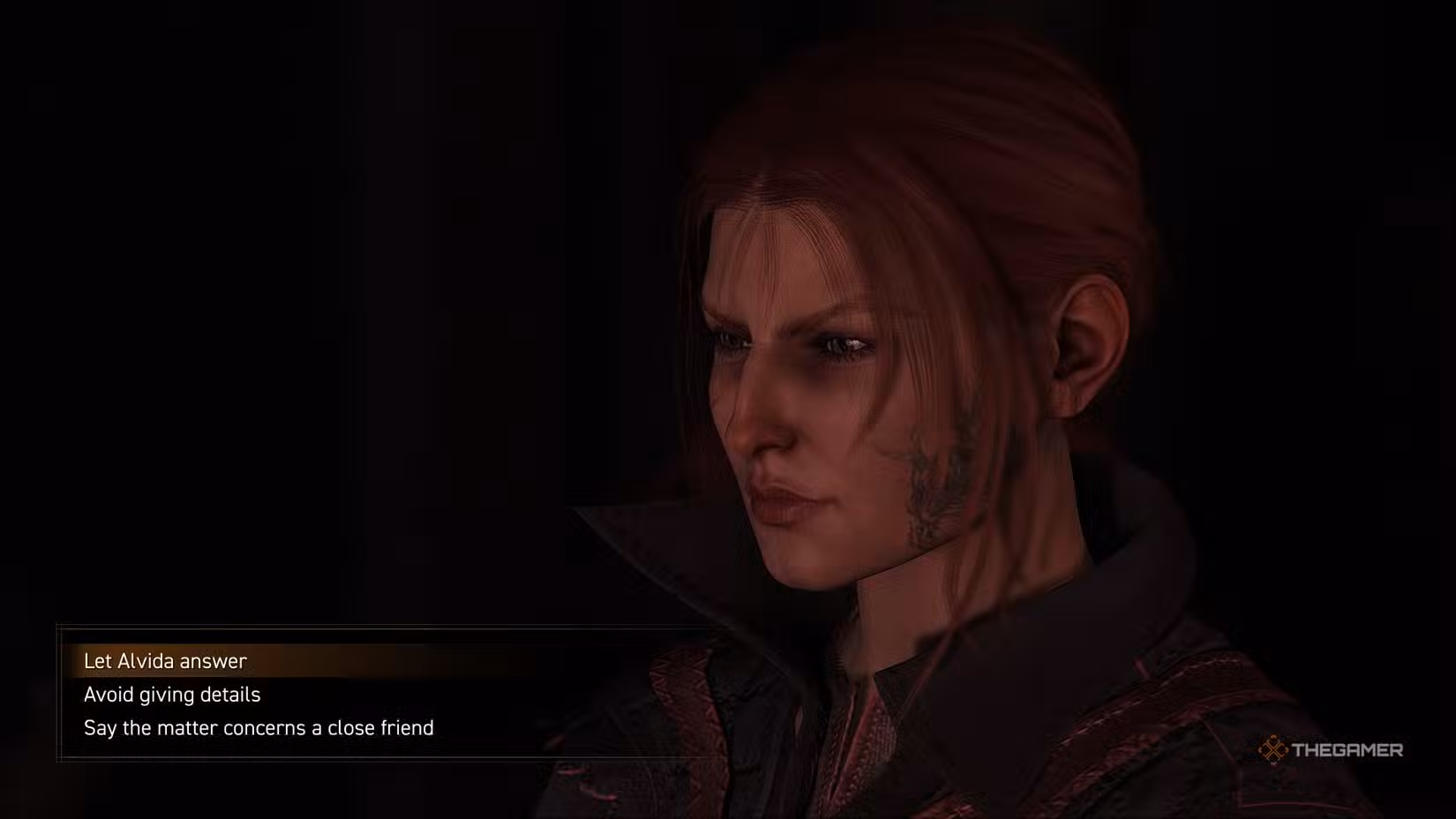The width and height of the screenshot is (1456, 819).
Task: Choose the "Let Alvida answer" dialogue option
Action: tap(165, 661)
